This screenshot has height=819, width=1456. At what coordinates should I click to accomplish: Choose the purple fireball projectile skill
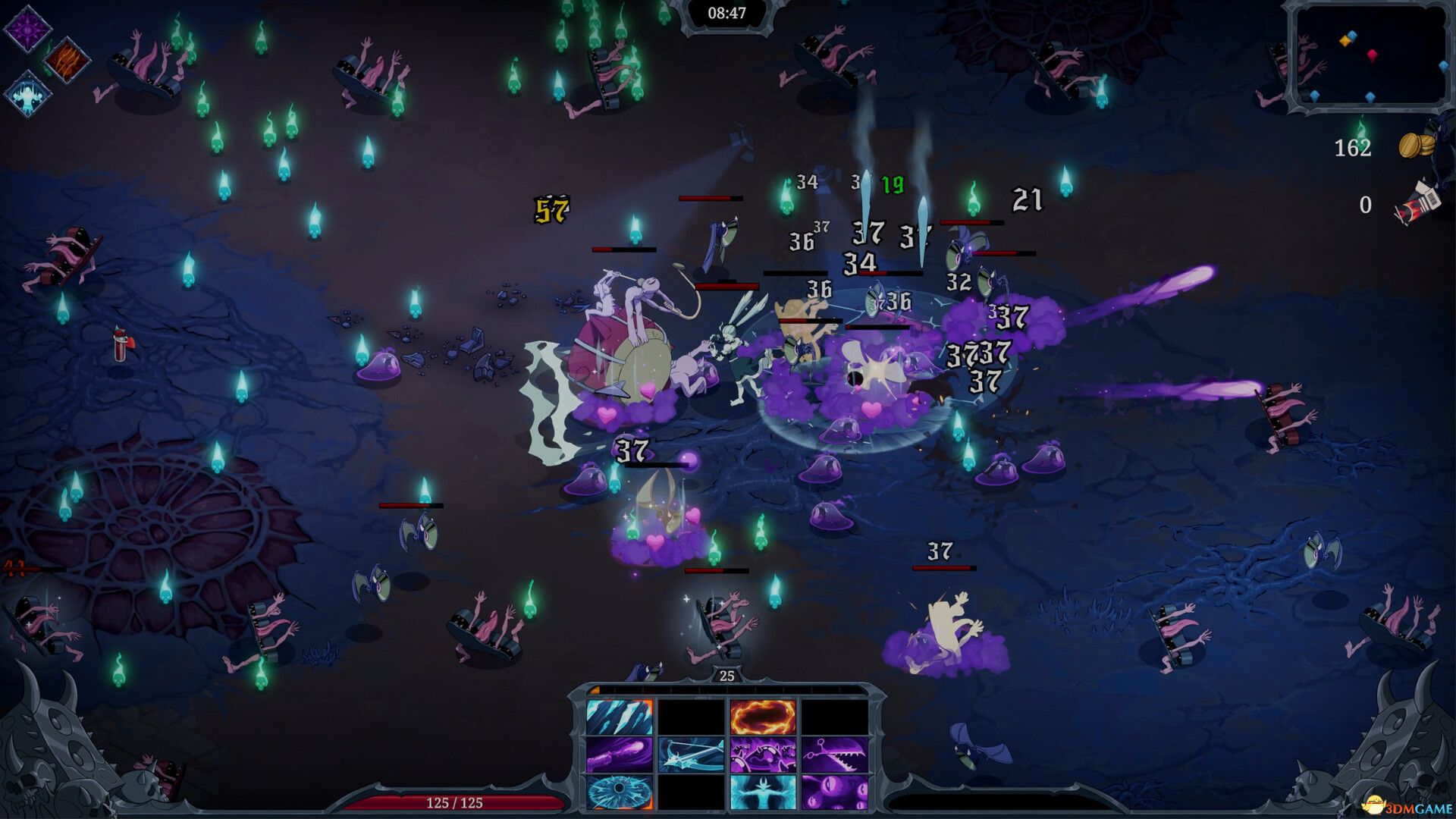619,755
